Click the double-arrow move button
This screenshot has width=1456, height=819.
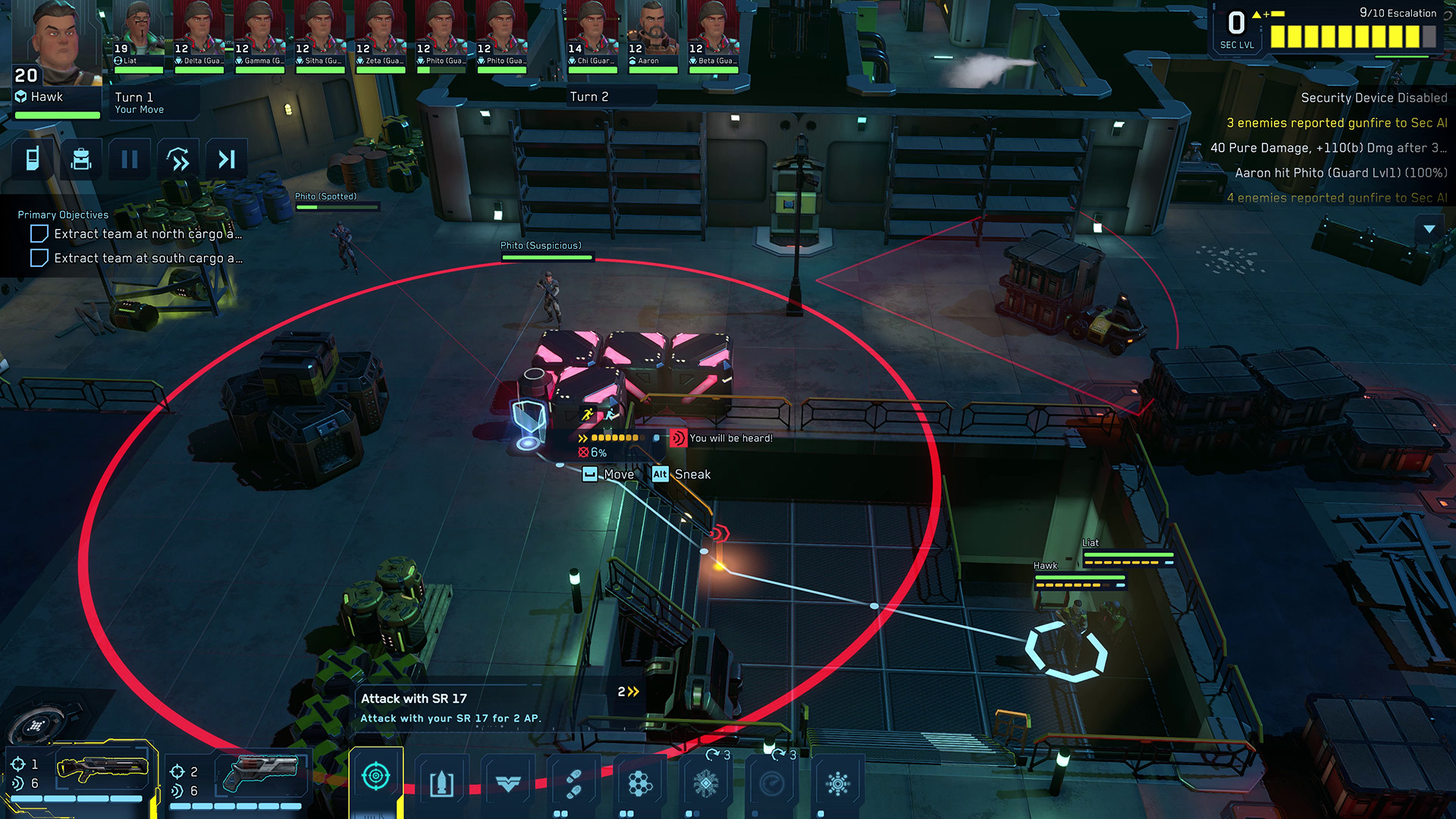click(x=178, y=159)
